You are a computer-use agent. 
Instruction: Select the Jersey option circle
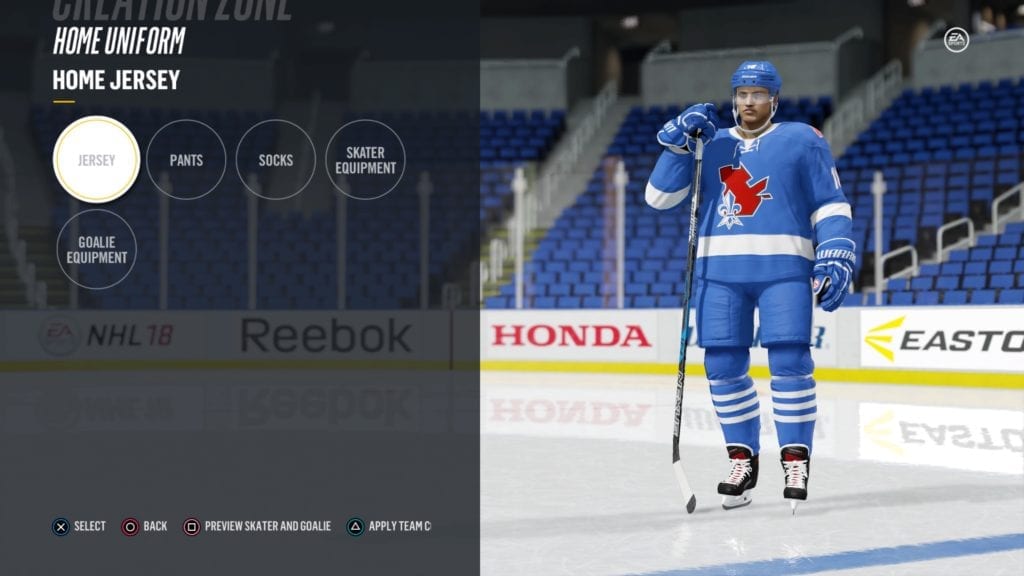[96, 160]
